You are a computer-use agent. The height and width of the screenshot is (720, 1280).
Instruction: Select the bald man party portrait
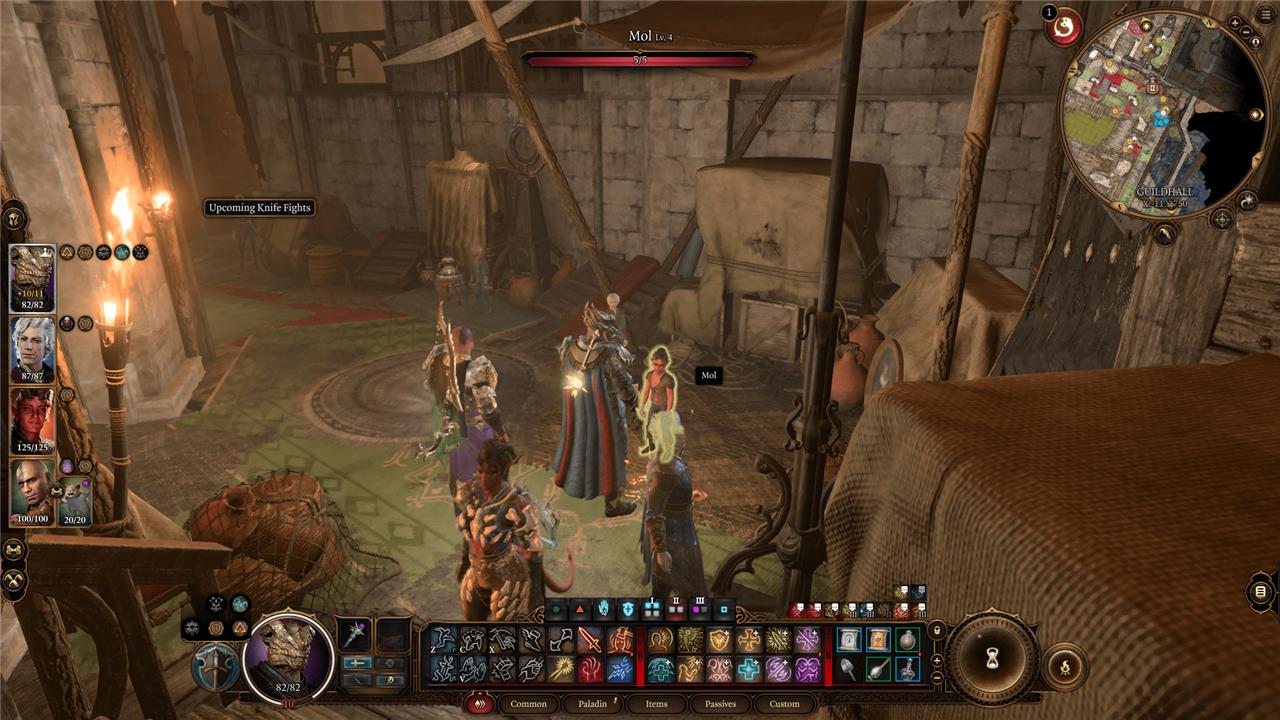coord(32,491)
